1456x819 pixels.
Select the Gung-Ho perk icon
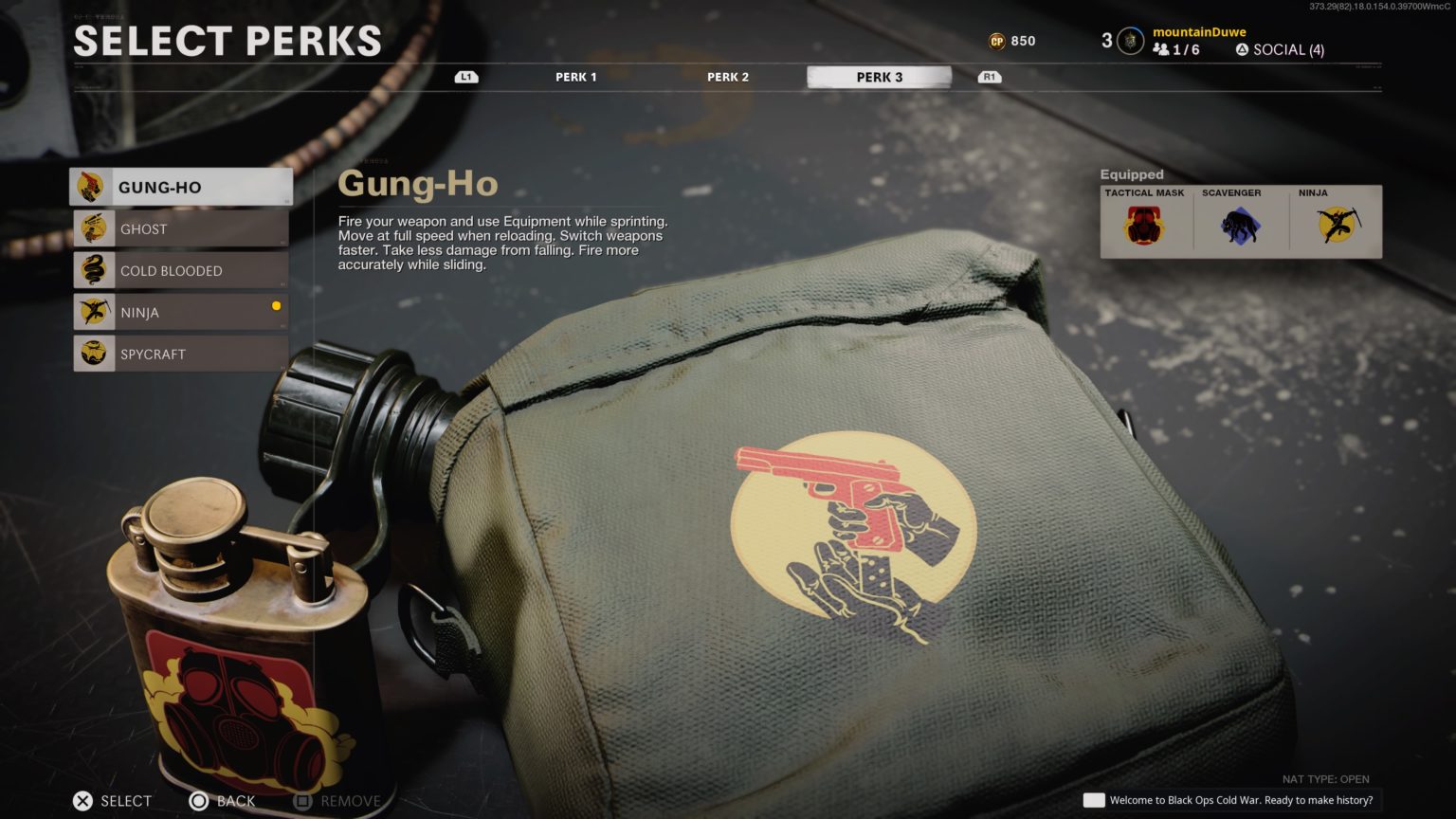pyautogui.click(x=94, y=186)
